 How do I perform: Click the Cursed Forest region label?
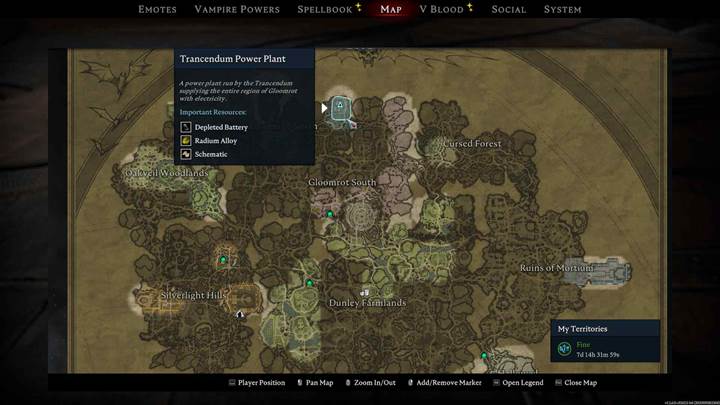(x=473, y=144)
